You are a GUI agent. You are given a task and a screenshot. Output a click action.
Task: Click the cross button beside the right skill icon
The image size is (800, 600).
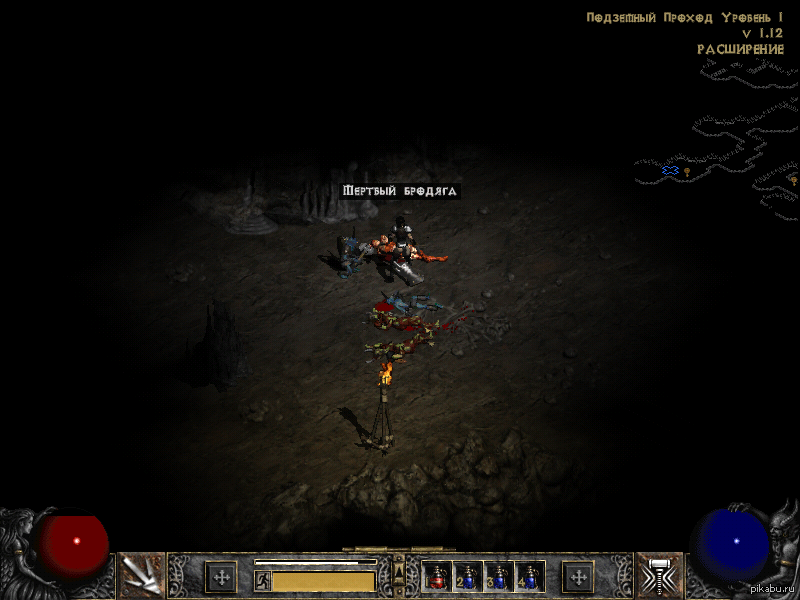(578, 577)
